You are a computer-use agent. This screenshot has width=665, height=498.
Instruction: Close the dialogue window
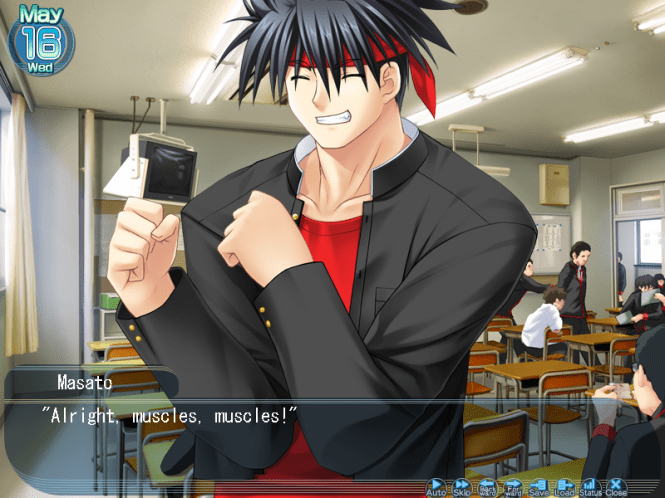pos(616,486)
